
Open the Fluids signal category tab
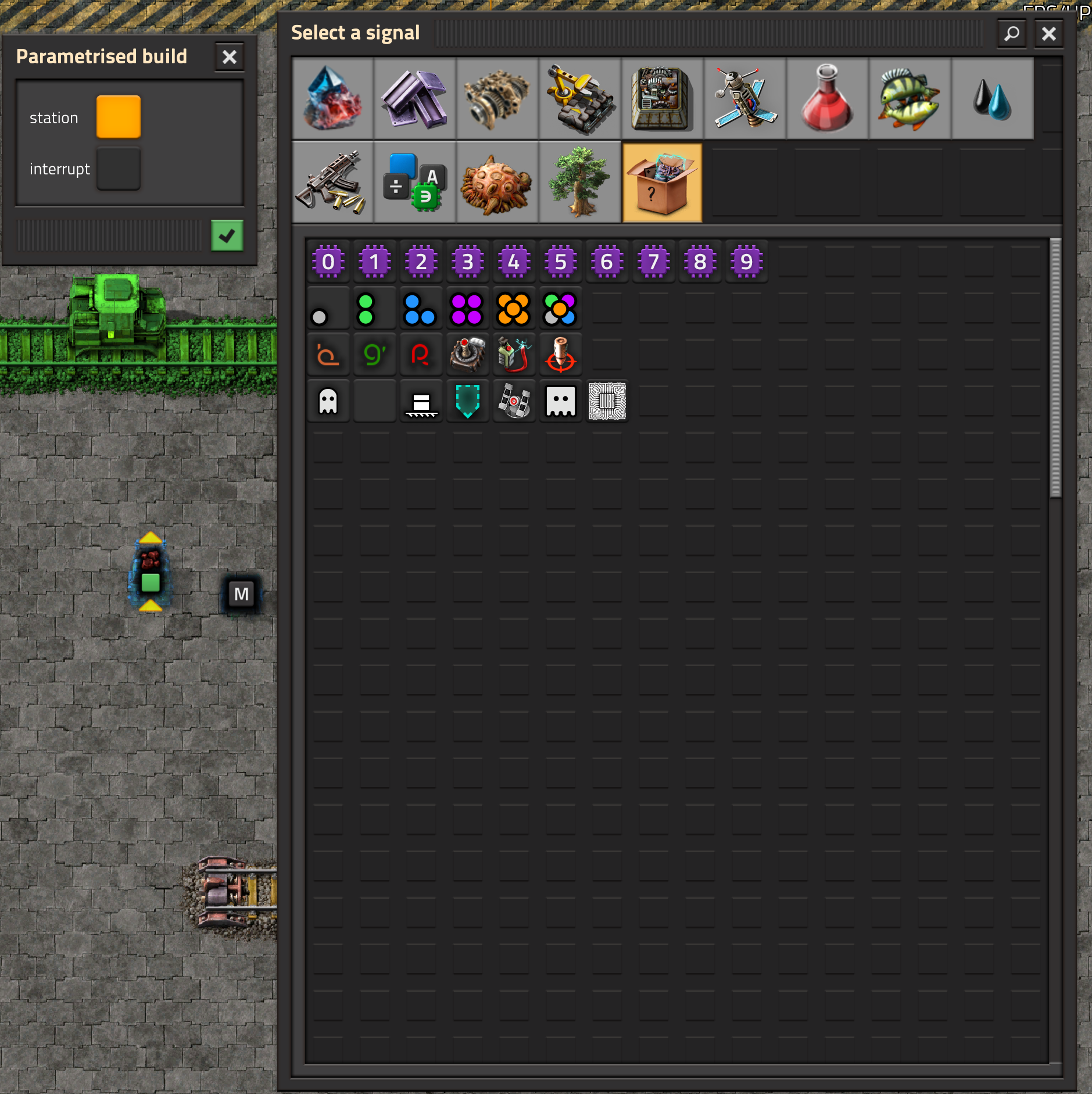(x=991, y=99)
